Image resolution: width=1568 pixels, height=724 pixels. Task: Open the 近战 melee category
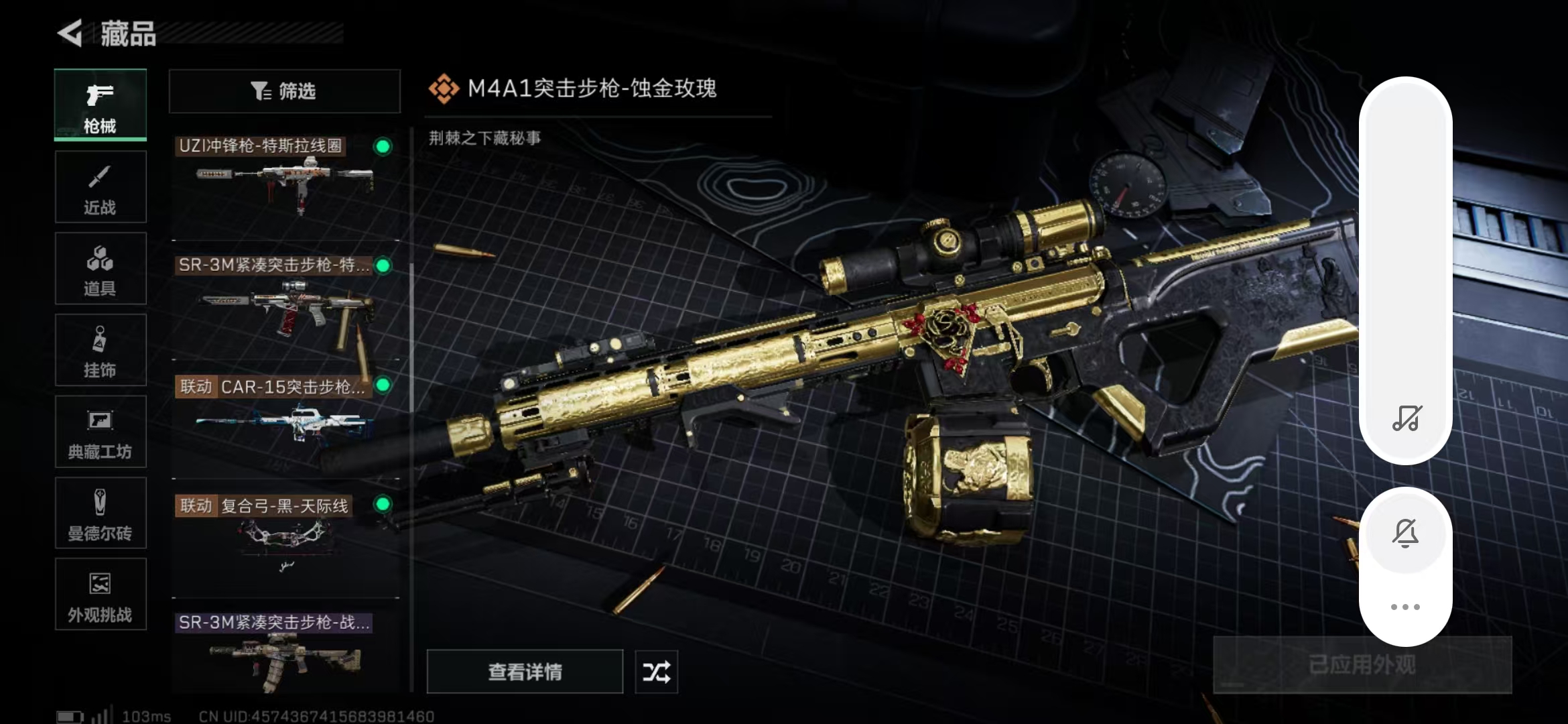101,187
